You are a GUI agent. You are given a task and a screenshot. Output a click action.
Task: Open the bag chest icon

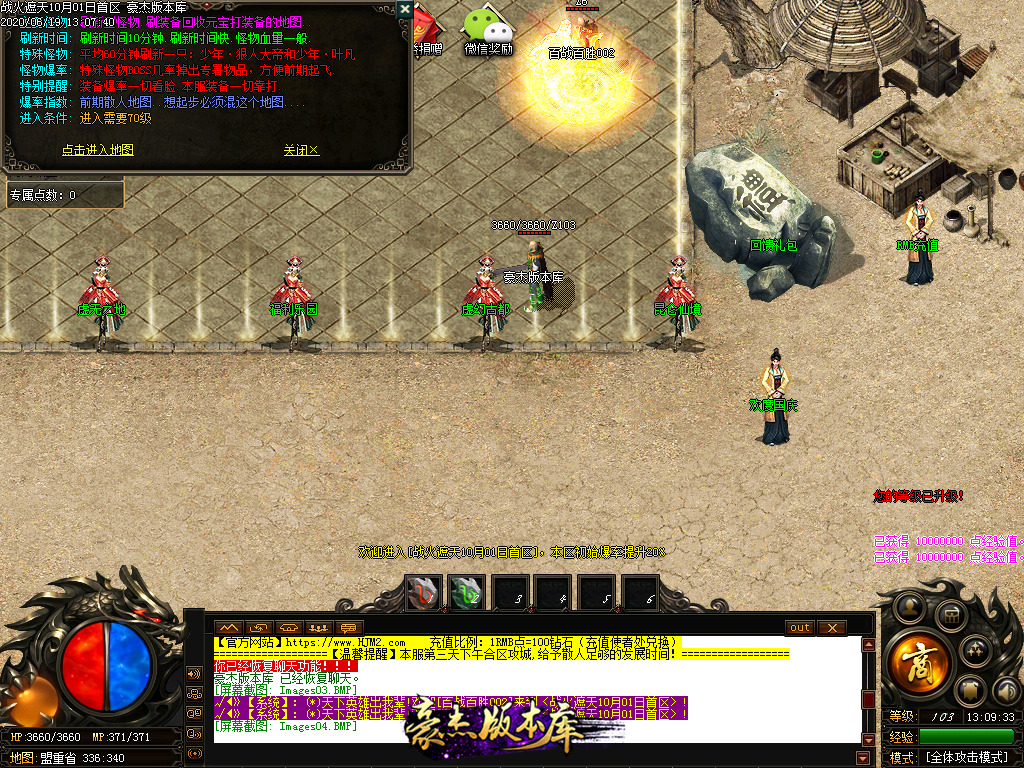(951, 615)
